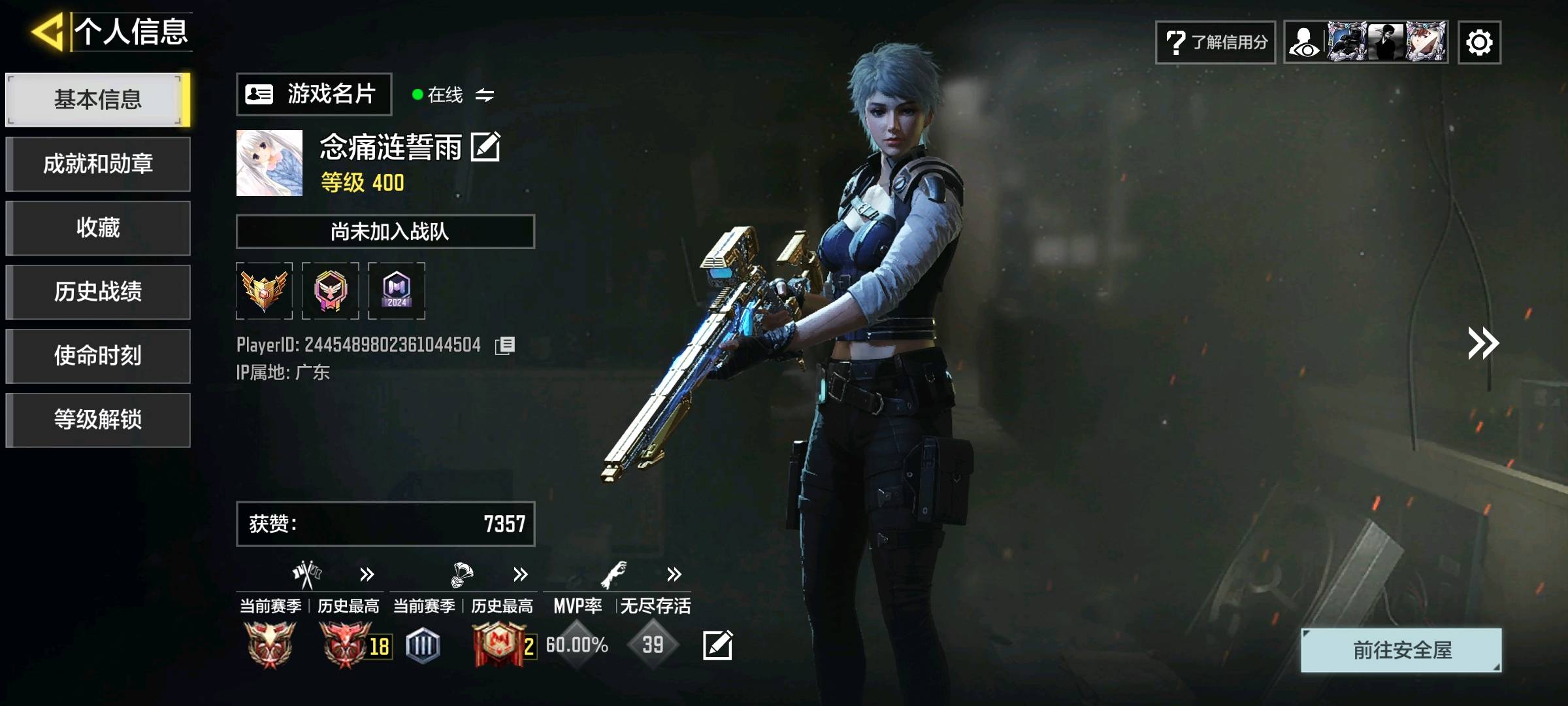Edit the displayed stats at bottom
1568x706 pixels.
pos(717,645)
